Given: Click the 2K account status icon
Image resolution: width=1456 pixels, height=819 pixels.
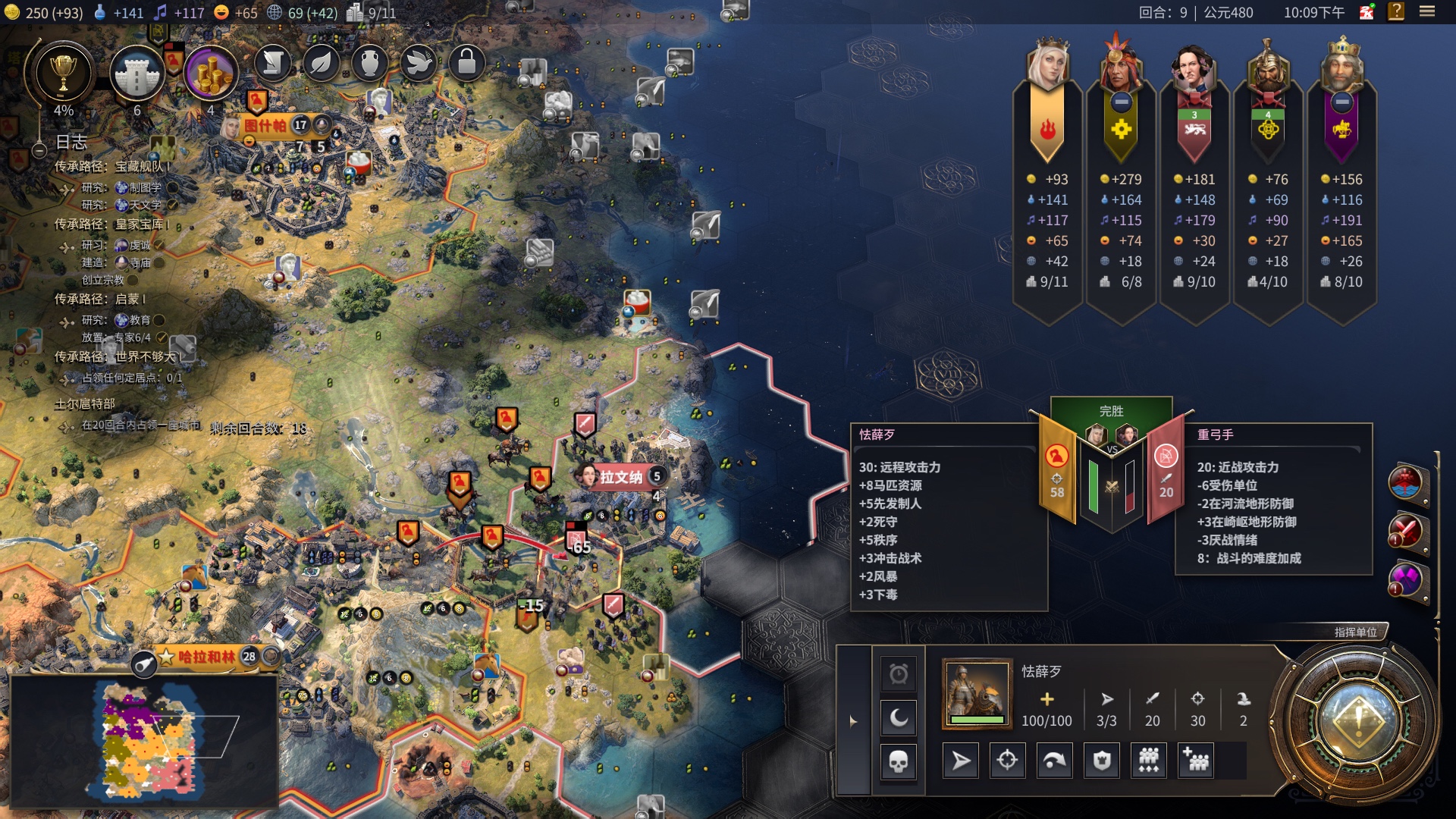Looking at the screenshot, I should [1367, 12].
